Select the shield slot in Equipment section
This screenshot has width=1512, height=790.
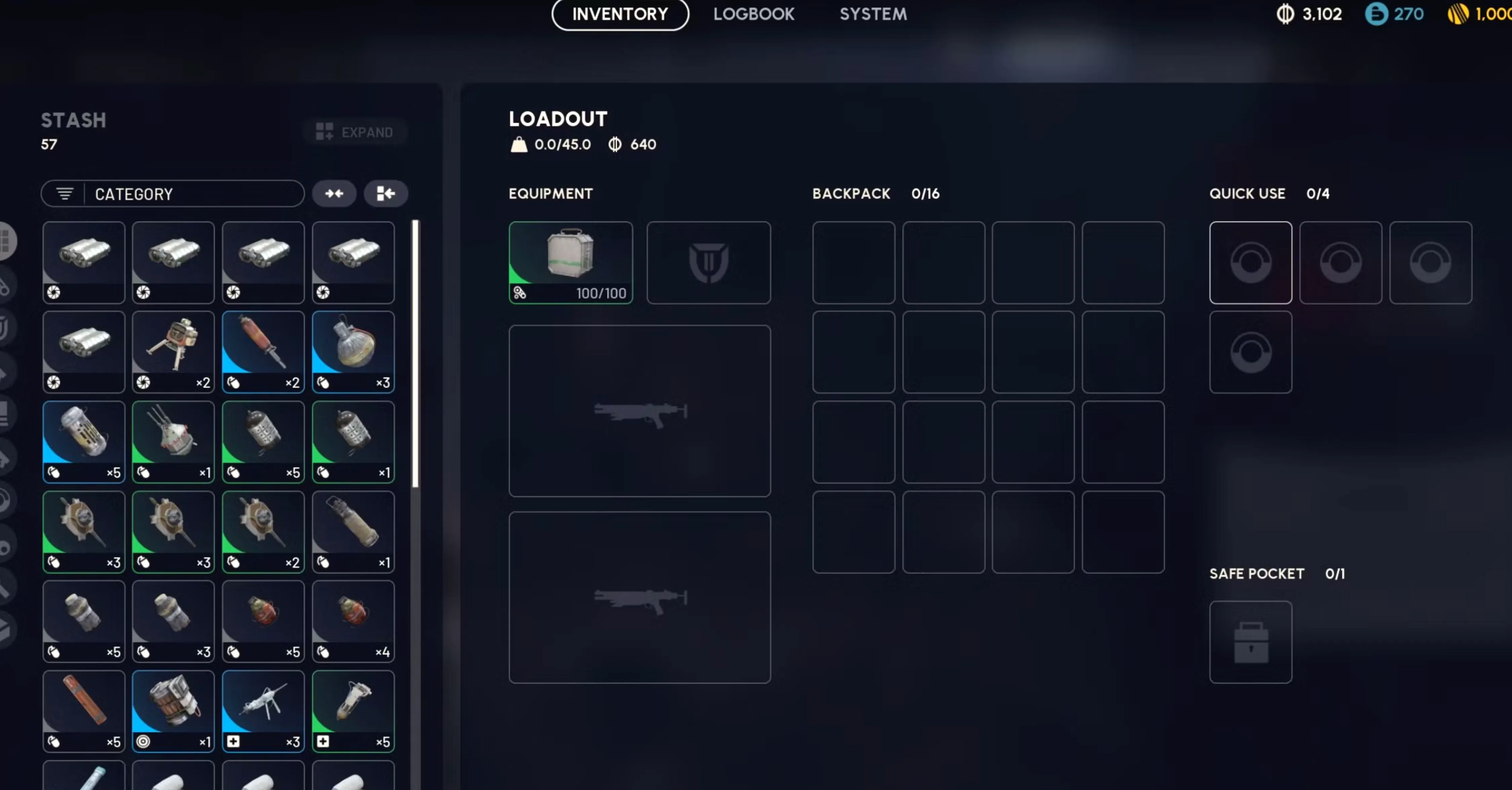(708, 263)
